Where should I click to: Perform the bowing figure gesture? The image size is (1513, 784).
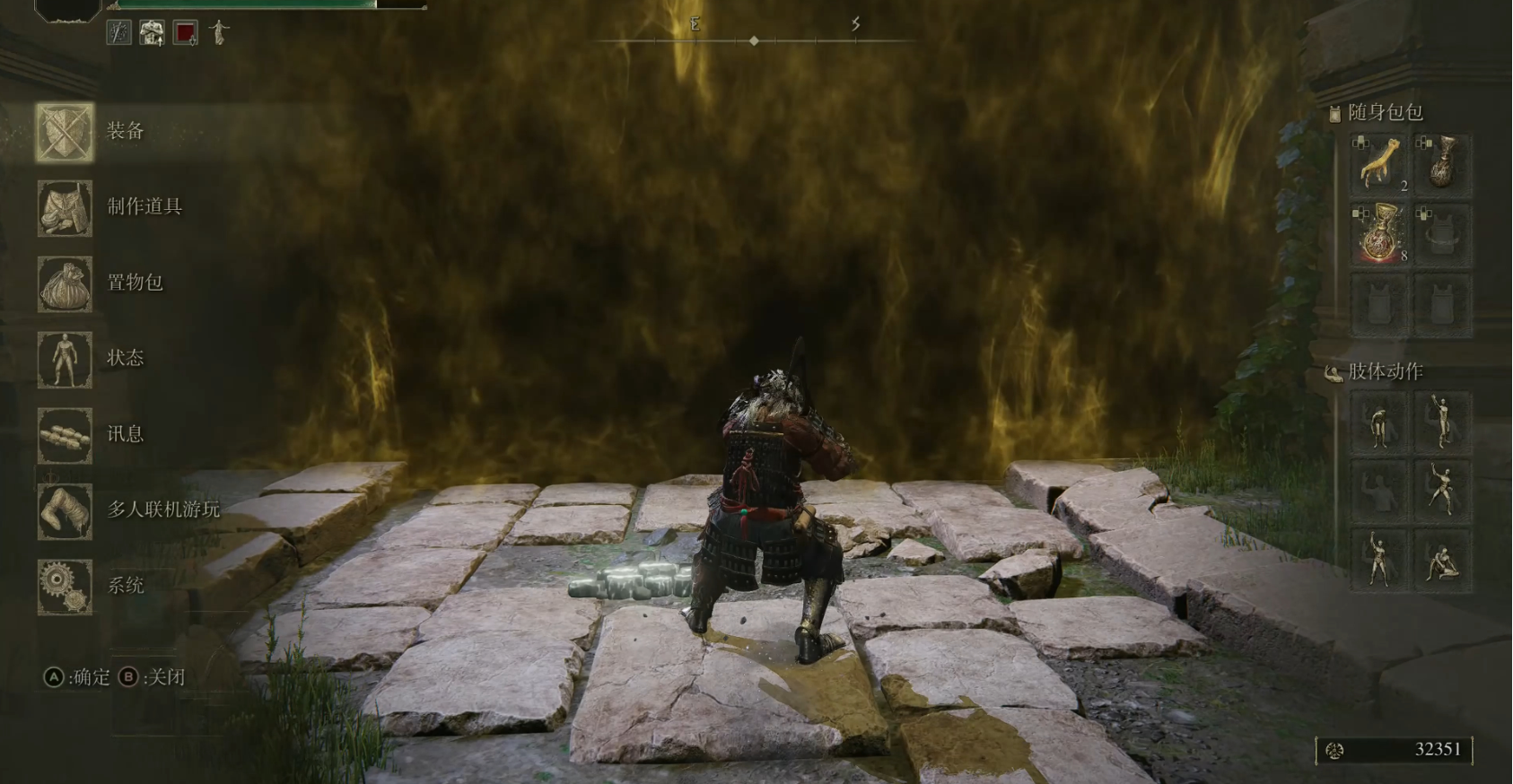(1380, 422)
